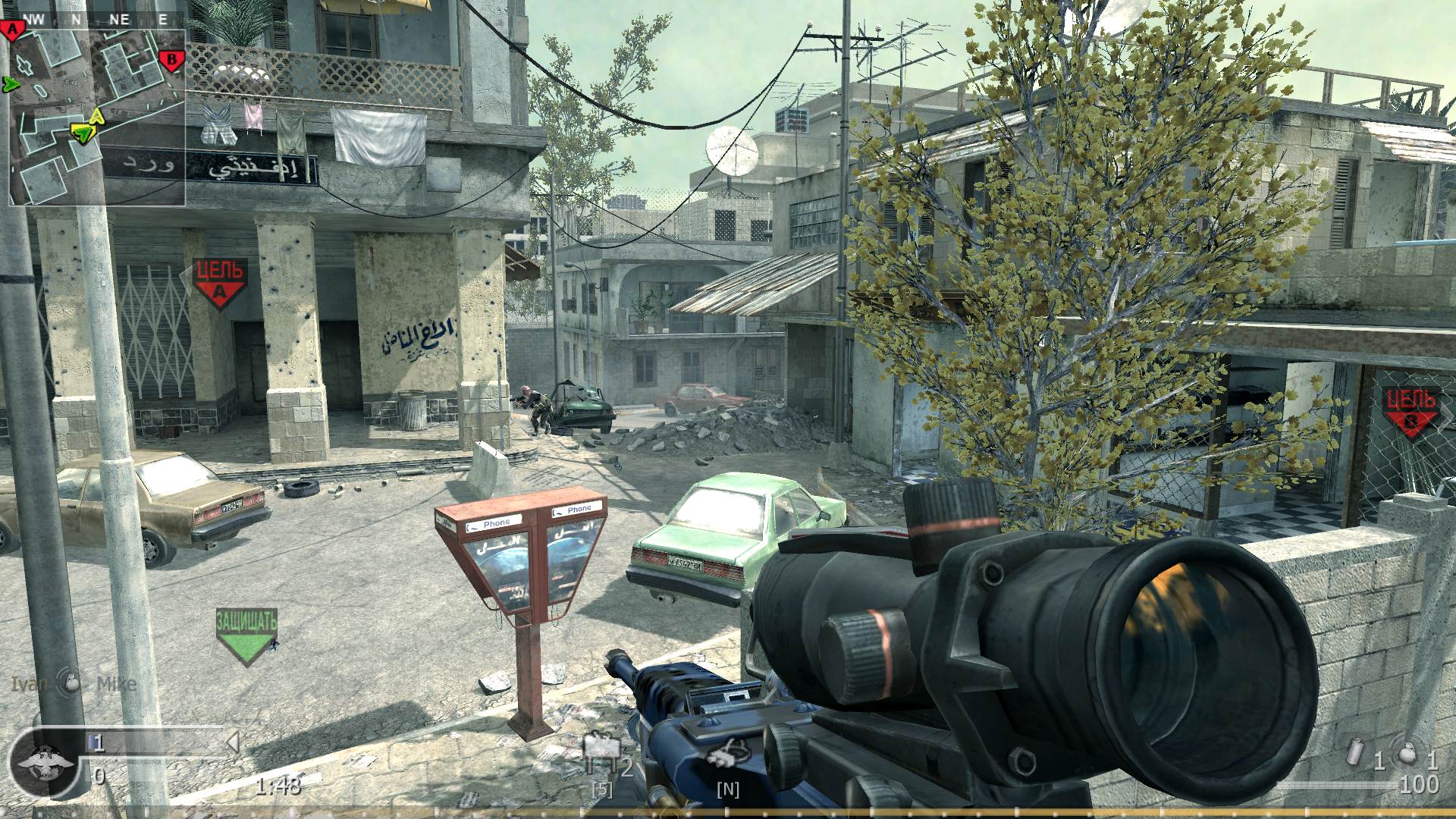This screenshot has width=1456, height=819.
Task: Click the player name Mike
Action: pyautogui.click(x=115, y=684)
